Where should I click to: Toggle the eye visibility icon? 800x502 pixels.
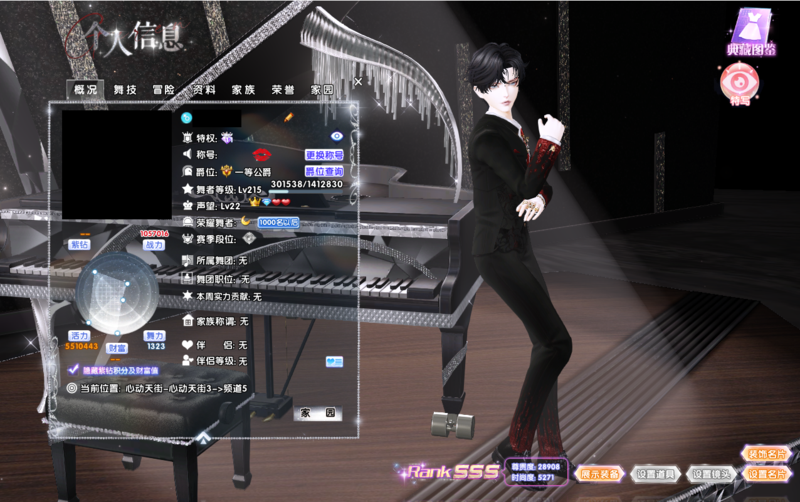337,135
